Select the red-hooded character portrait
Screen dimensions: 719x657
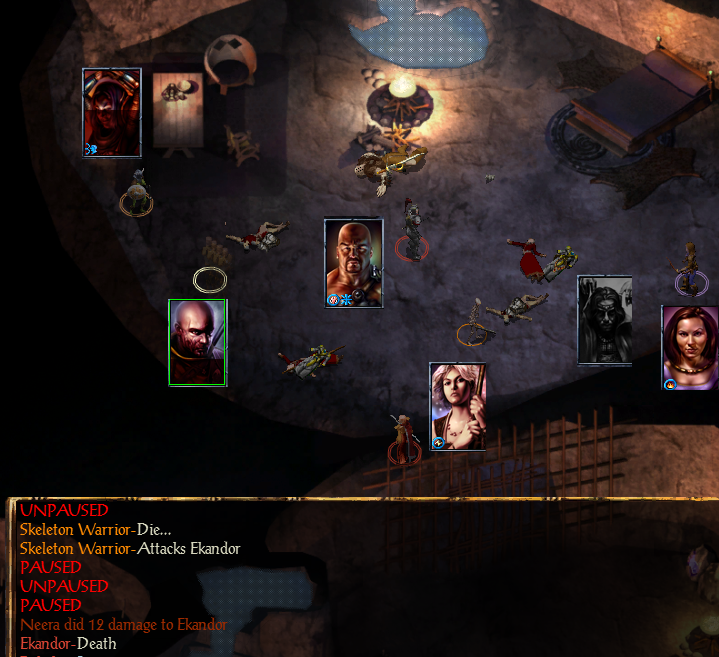click(111, 113)
